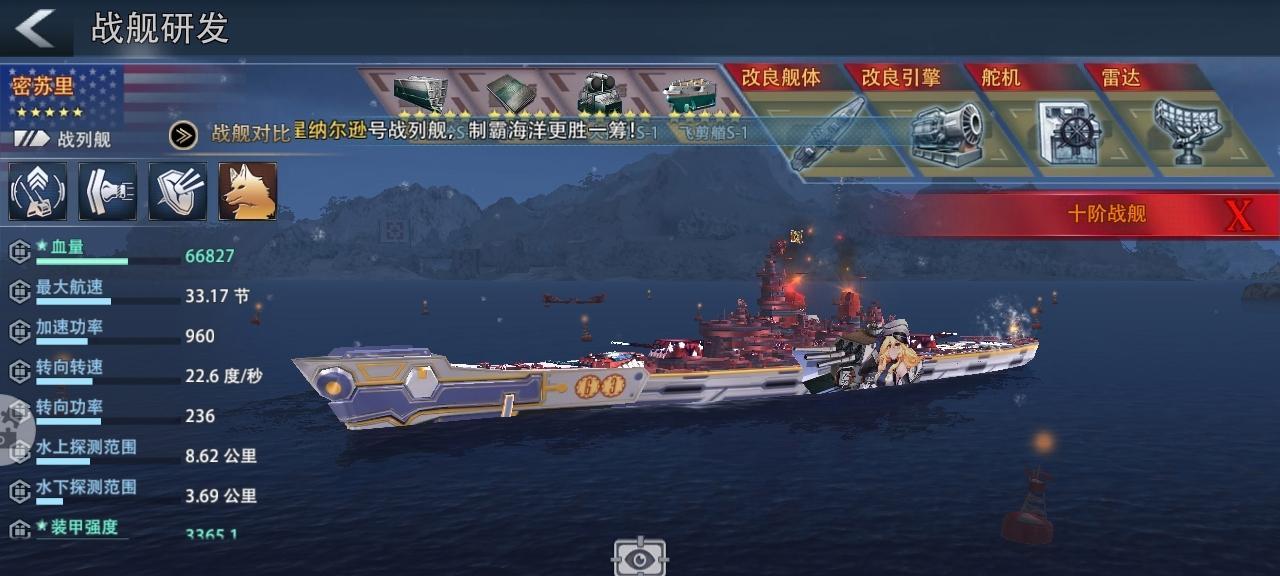Tap the golden wolf head skill icon
The width and height of the screenshot is (1280, 576).
coord(248,191)
